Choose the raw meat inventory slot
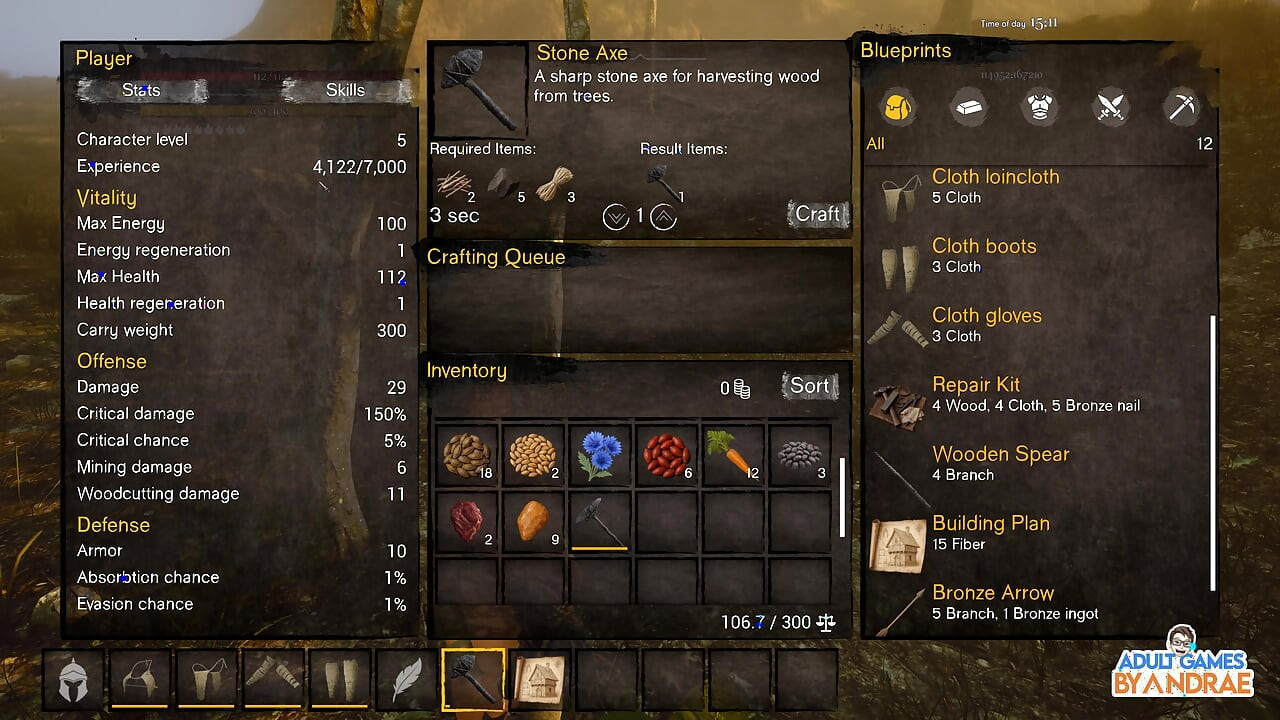1280x720 pixels. [466, 521]
